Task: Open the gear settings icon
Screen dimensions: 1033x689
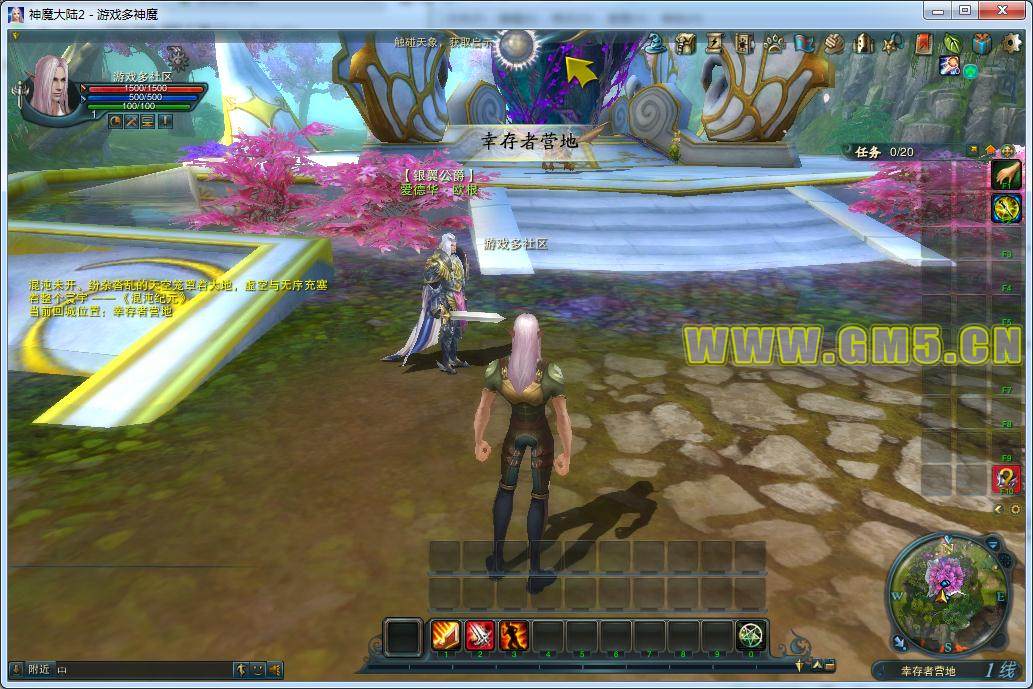Action: coord(1011,43)
